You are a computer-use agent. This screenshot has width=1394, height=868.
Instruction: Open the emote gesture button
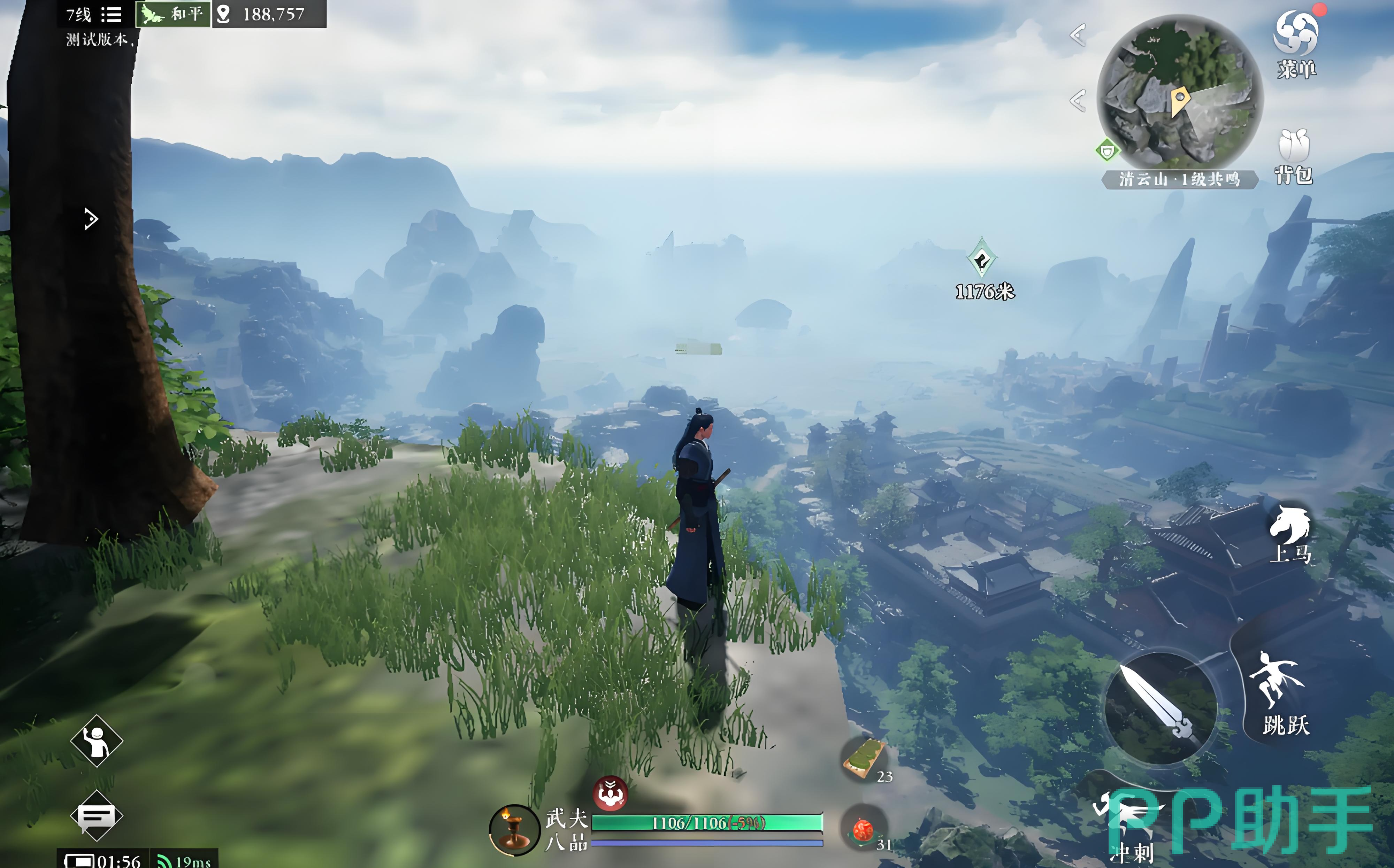pos(97,741)
